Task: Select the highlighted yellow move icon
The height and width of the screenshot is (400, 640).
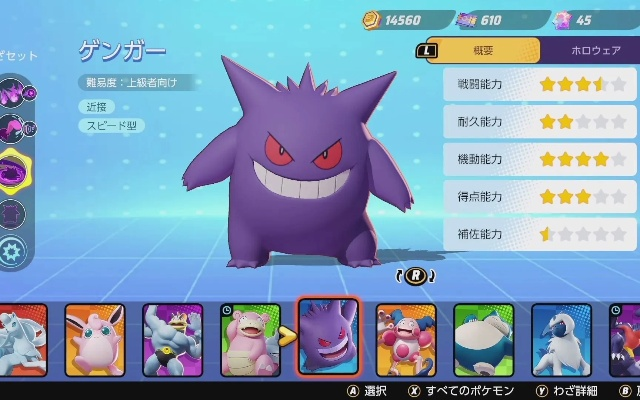Action: click(14, 169)
